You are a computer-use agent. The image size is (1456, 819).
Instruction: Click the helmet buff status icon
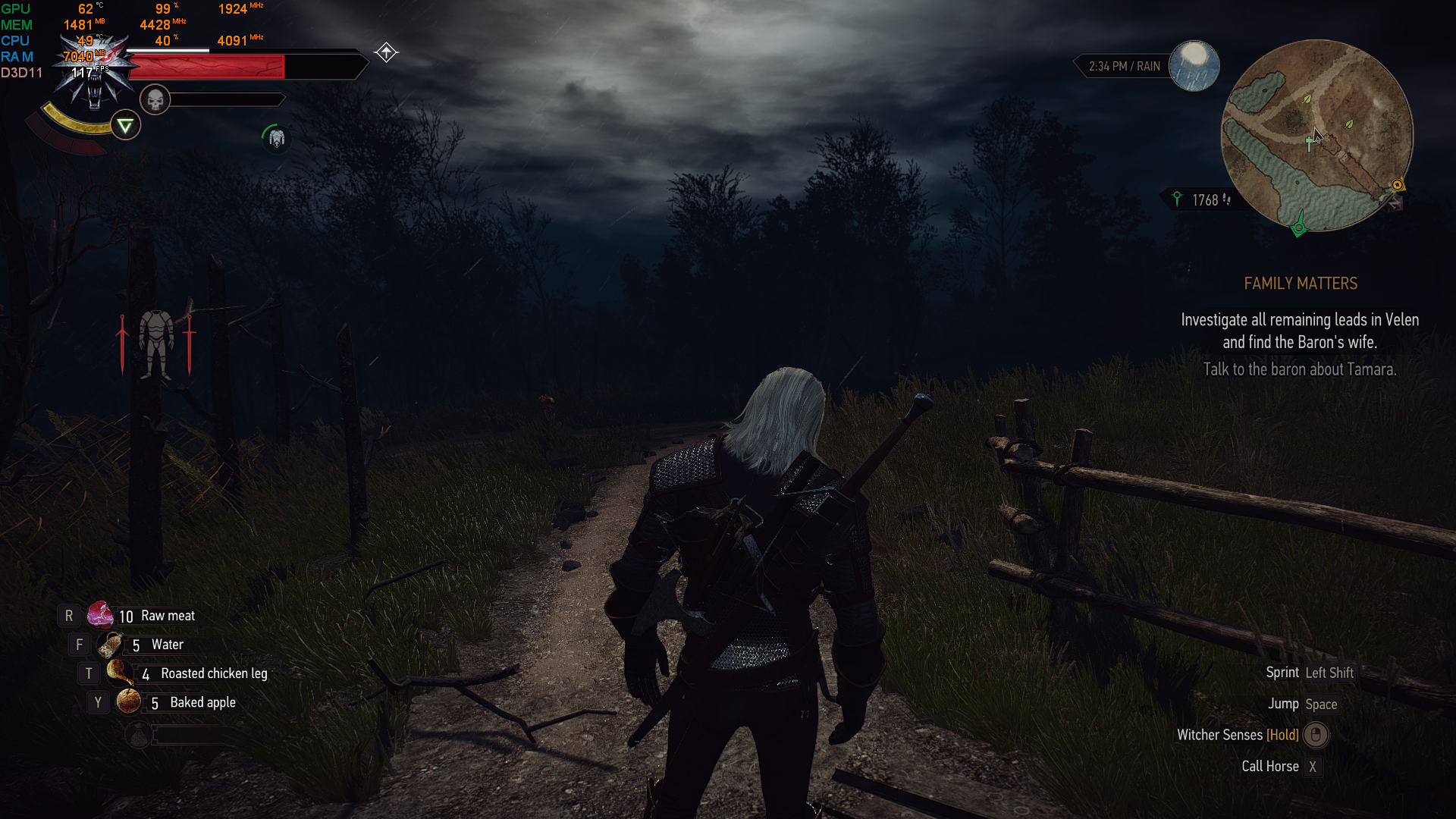coord(276,138)
